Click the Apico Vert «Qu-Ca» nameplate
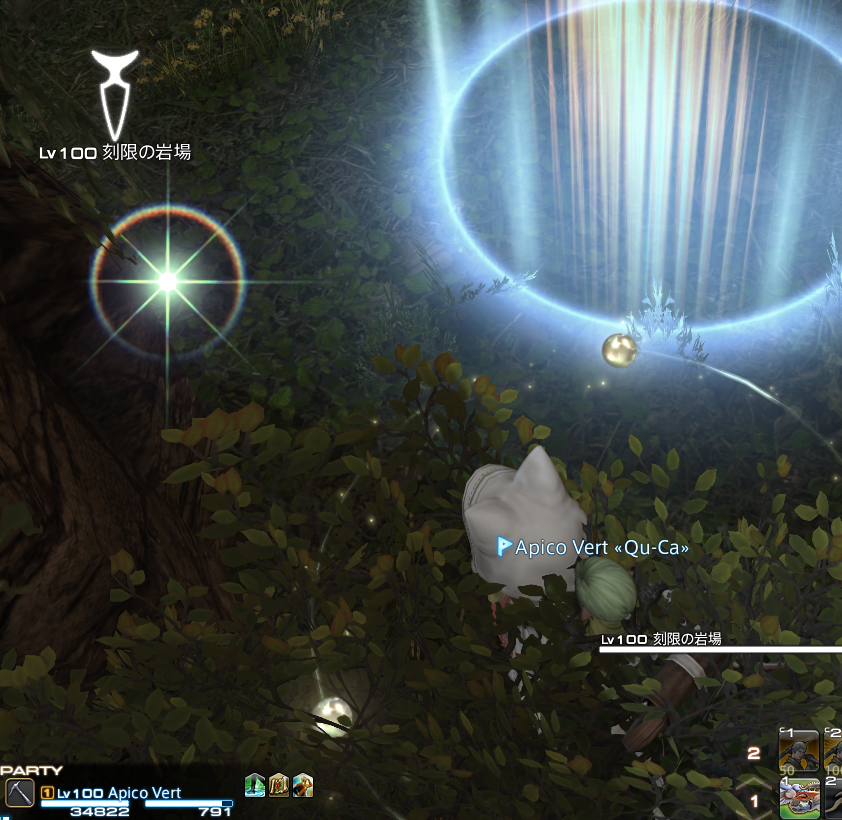 pyautogui.click(x=594, y=547)
